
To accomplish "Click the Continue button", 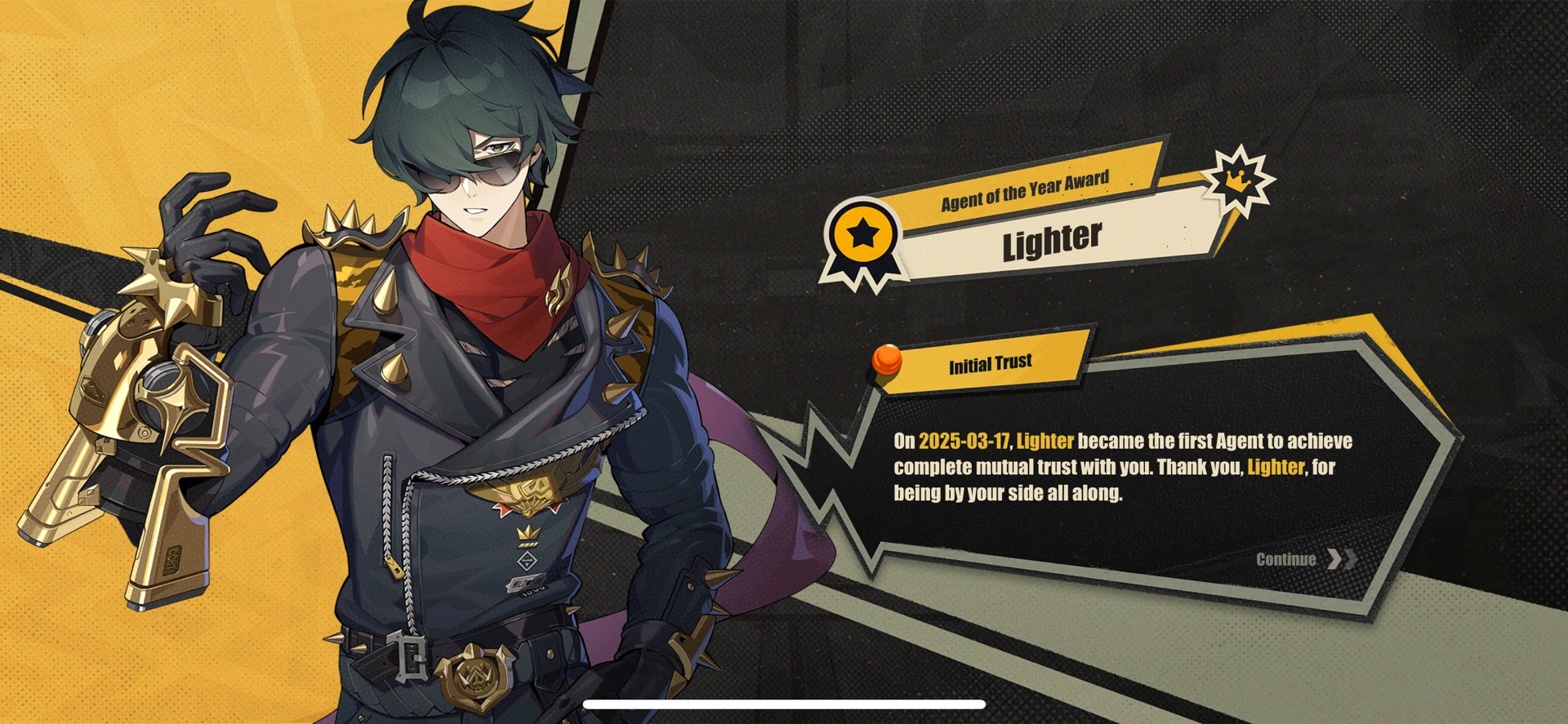I will pos(1287,560).
